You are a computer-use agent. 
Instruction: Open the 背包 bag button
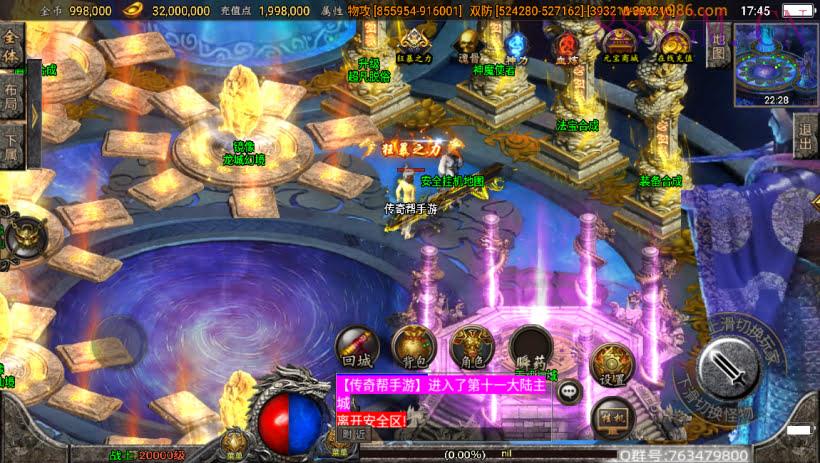413,345
